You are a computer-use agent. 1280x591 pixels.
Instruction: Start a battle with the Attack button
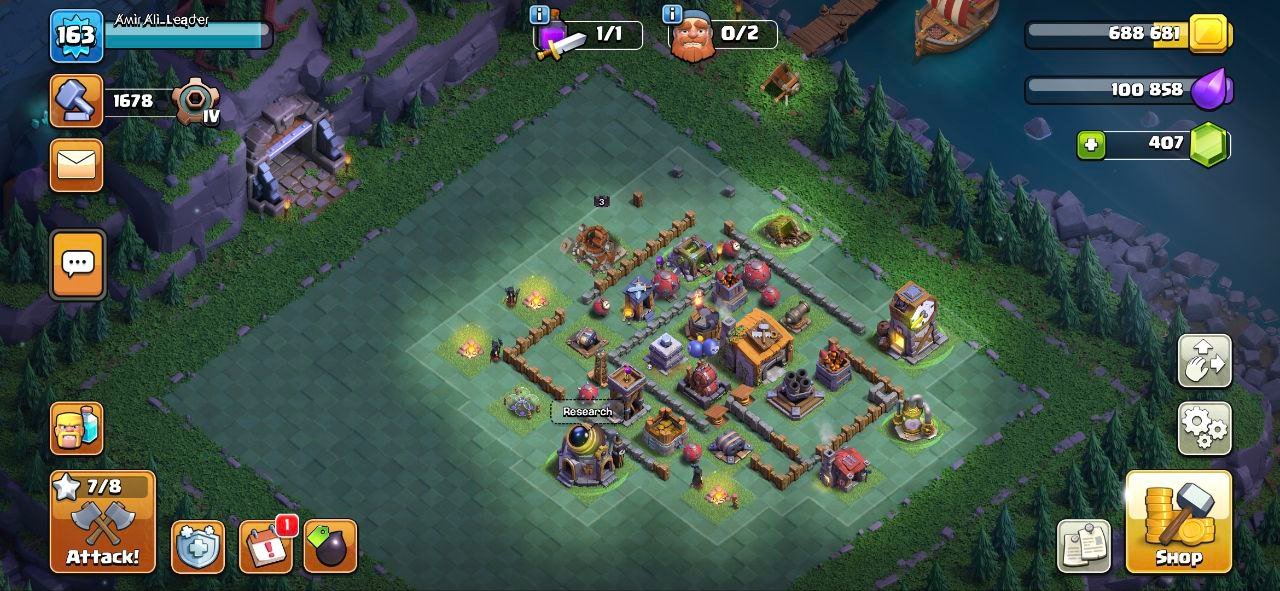[103, 522]
